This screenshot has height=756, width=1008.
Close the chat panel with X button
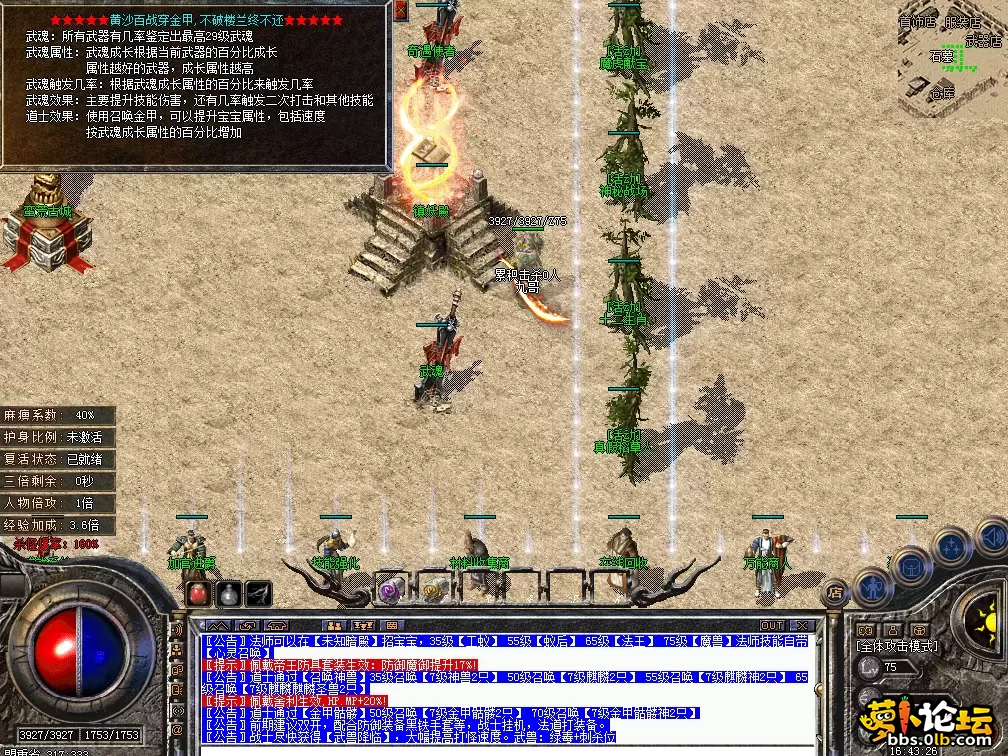click(x=800, y=625)
